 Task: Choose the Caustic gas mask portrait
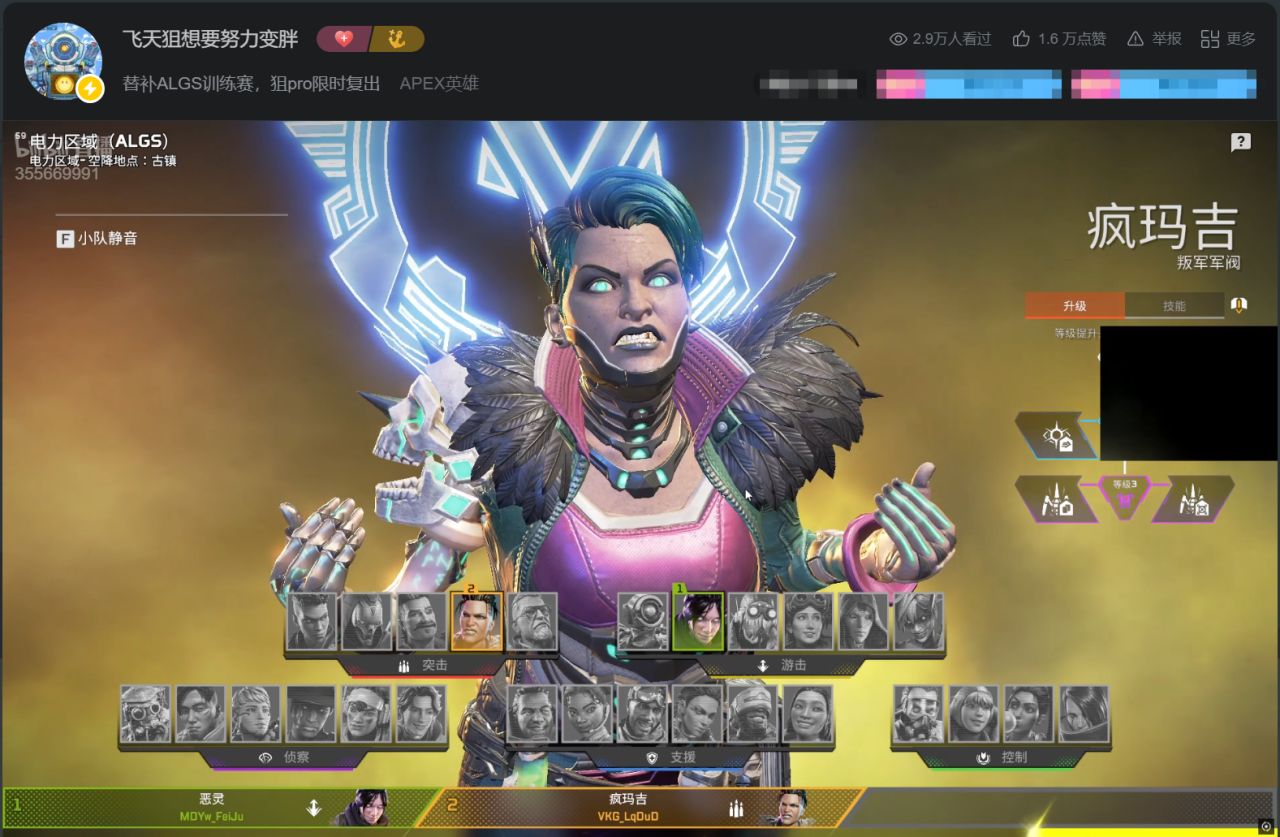pyautogui.click(x=918, y=714)
